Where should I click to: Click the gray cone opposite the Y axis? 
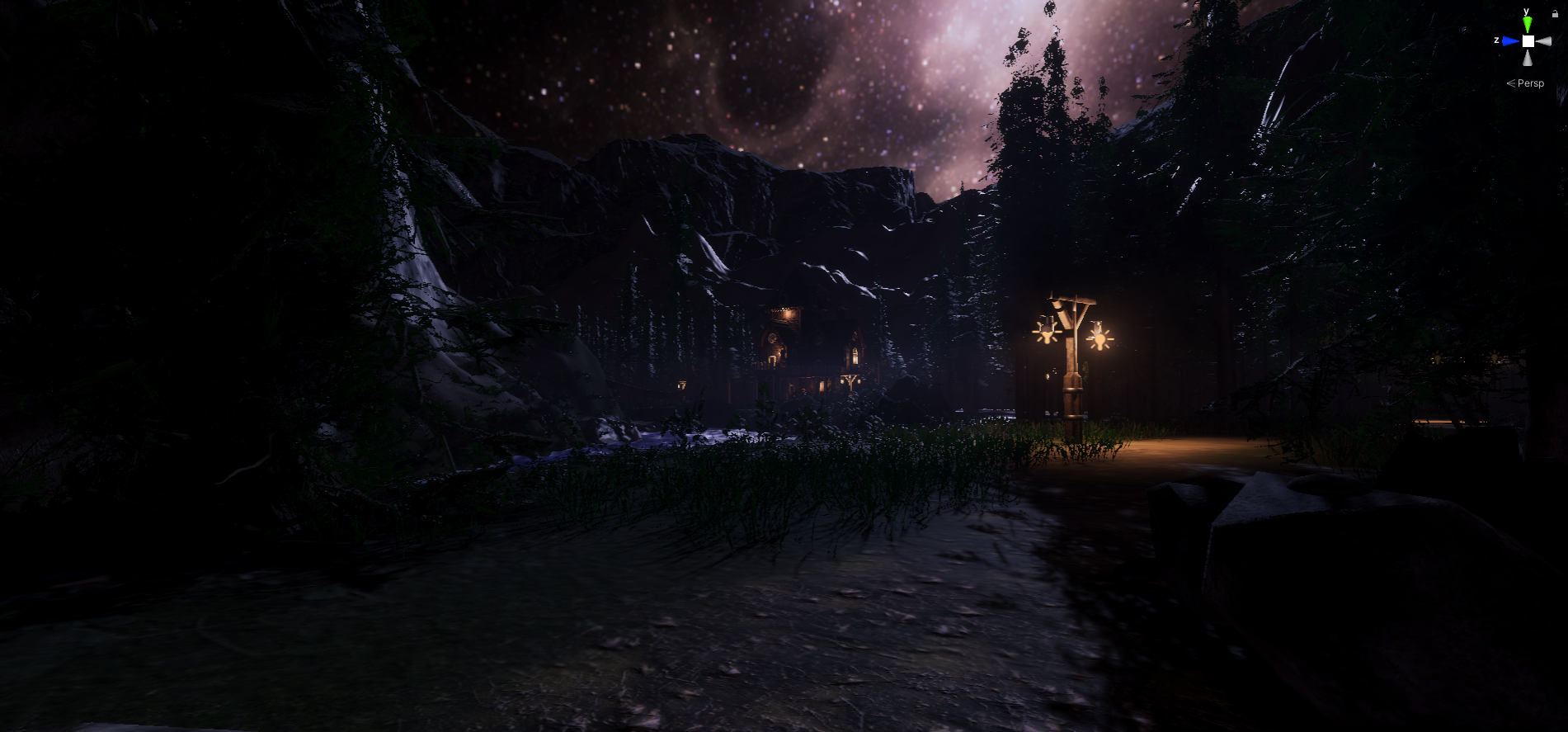click(x=1528, y=58)
